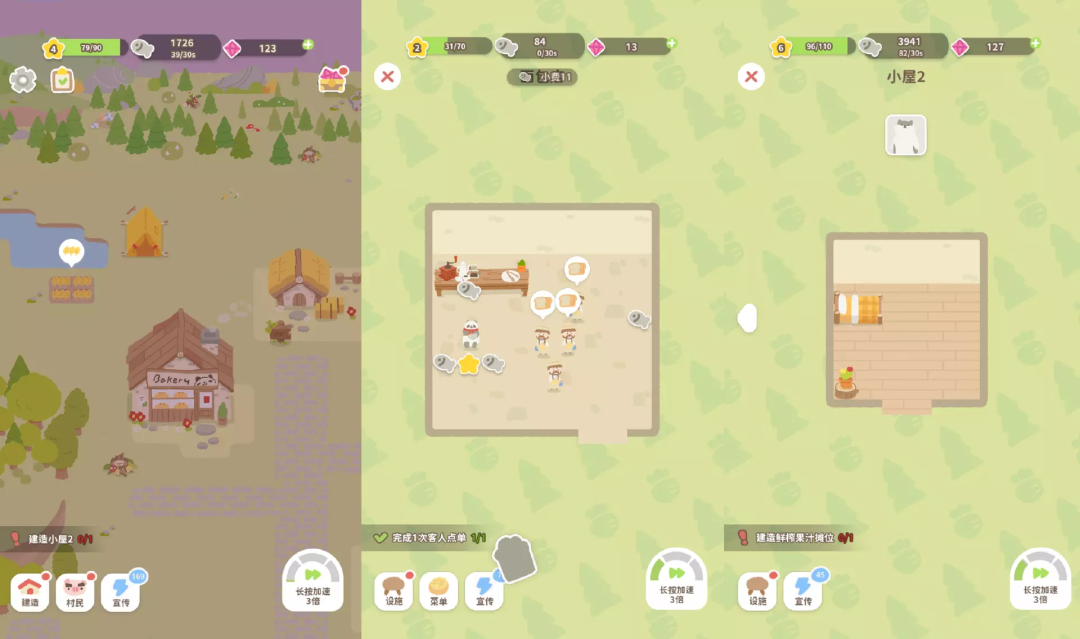The height and width of the screenshot is (639, 1080).
Task: Open the settings gear menu
Action: (x=23, y=80)
